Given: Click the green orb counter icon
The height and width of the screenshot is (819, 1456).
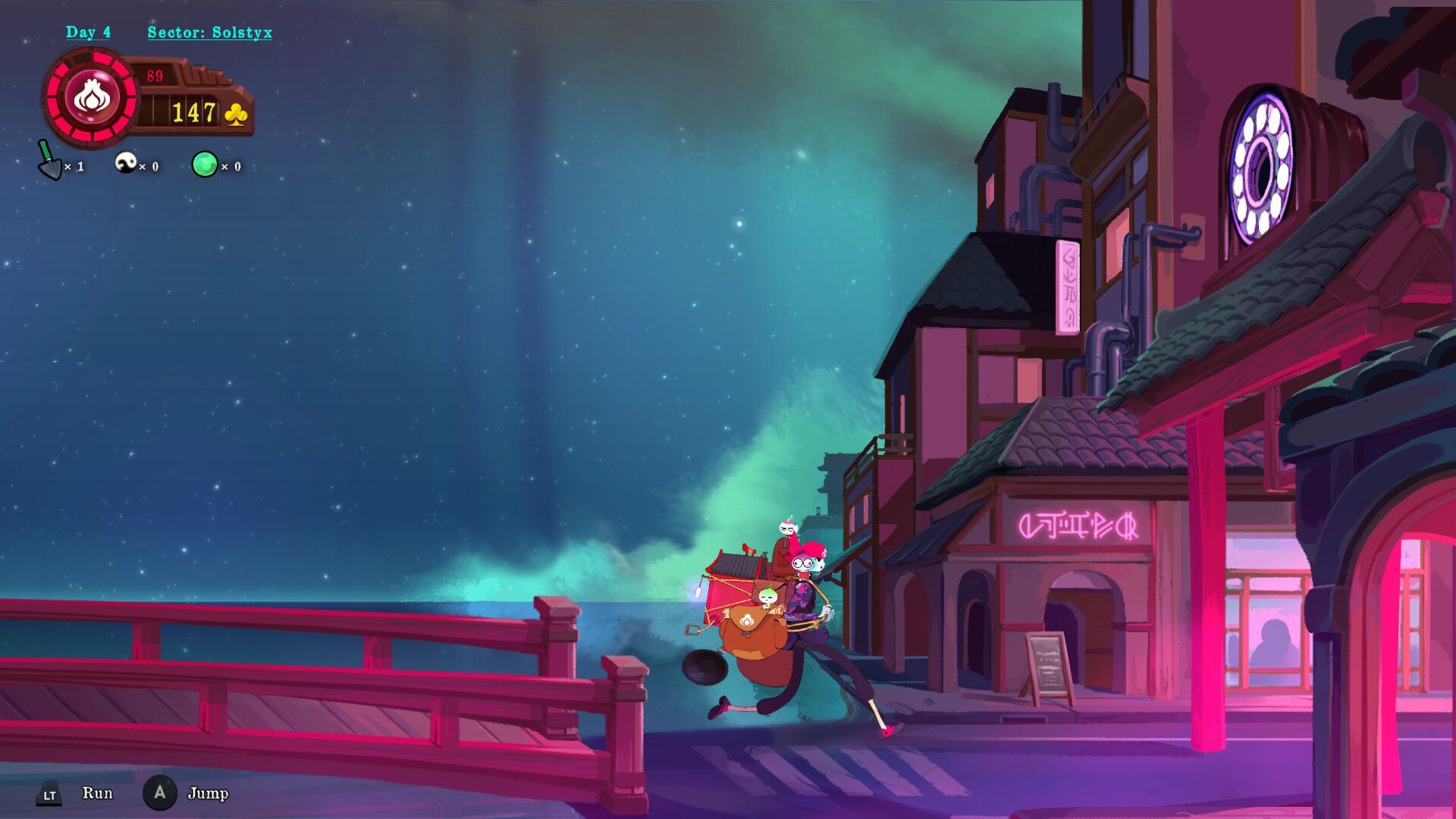Looking at the screenshot, I should click(203, 162).
